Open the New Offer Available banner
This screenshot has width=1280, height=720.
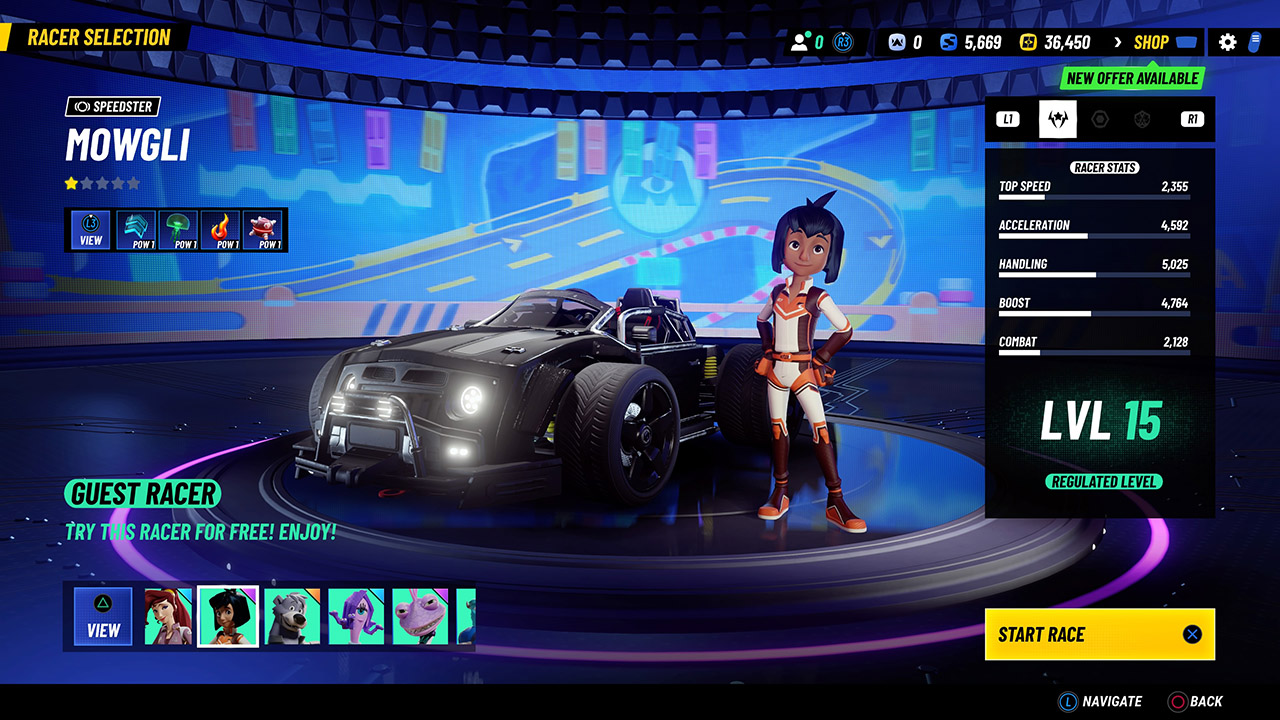point(1131,79)
